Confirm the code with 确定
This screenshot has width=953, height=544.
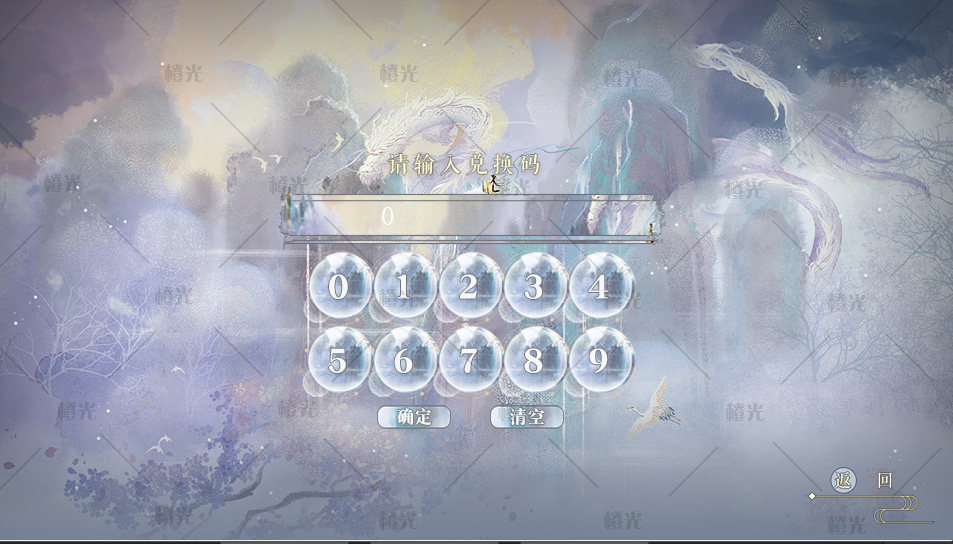[x=414, y=417]
